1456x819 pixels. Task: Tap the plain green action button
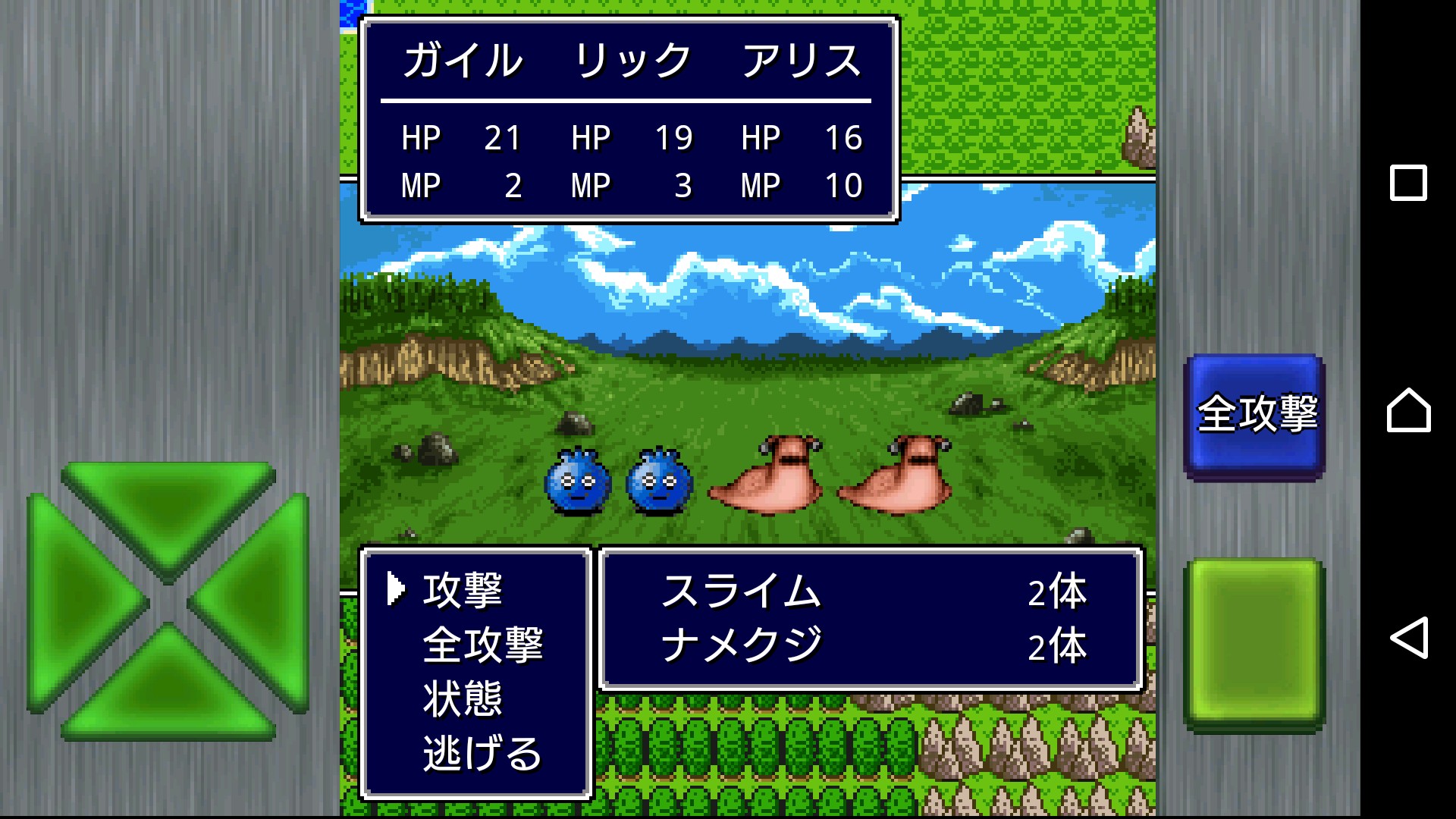click(1255, 642)
